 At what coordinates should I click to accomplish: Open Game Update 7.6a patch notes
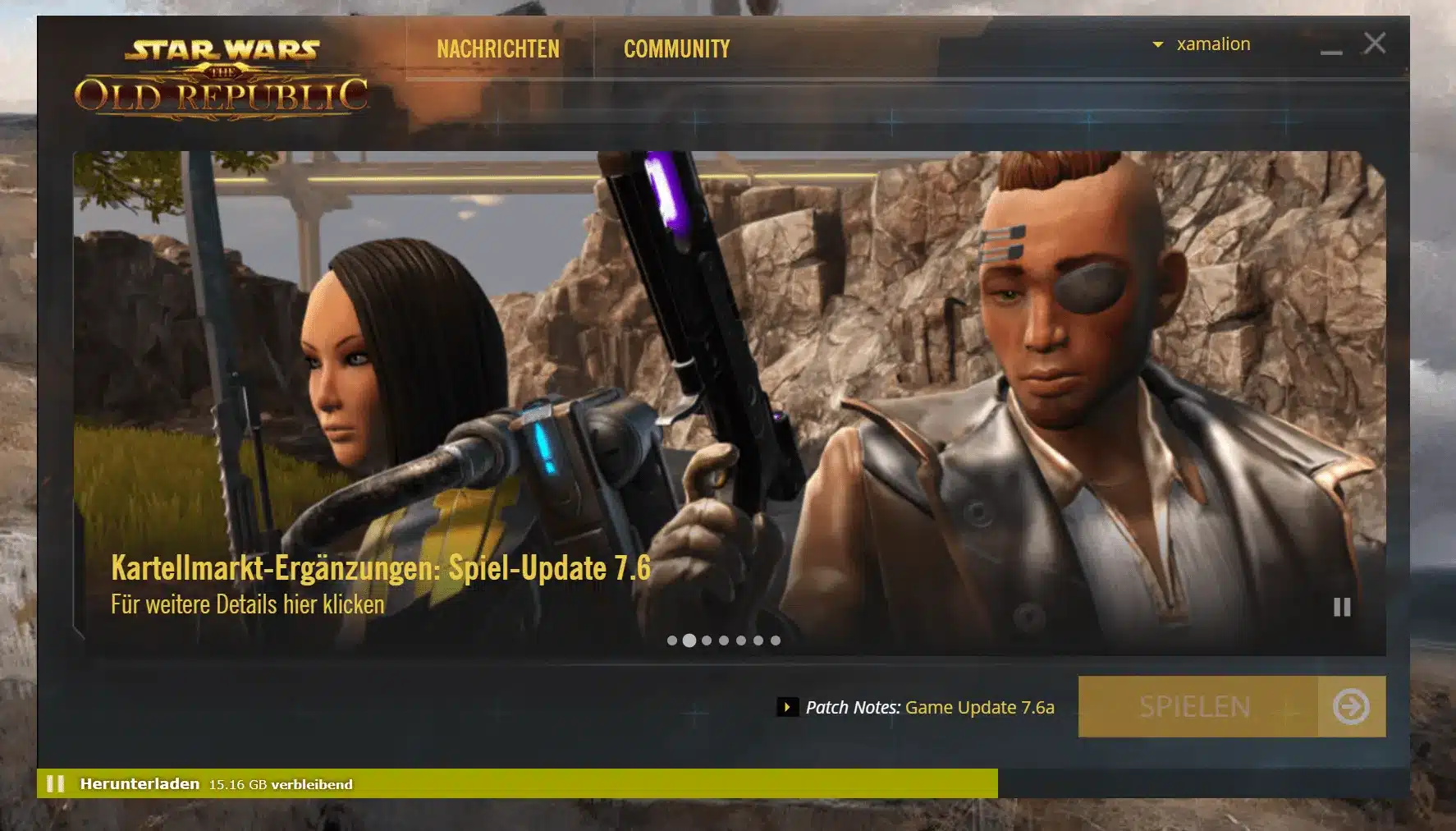(978, 707)
